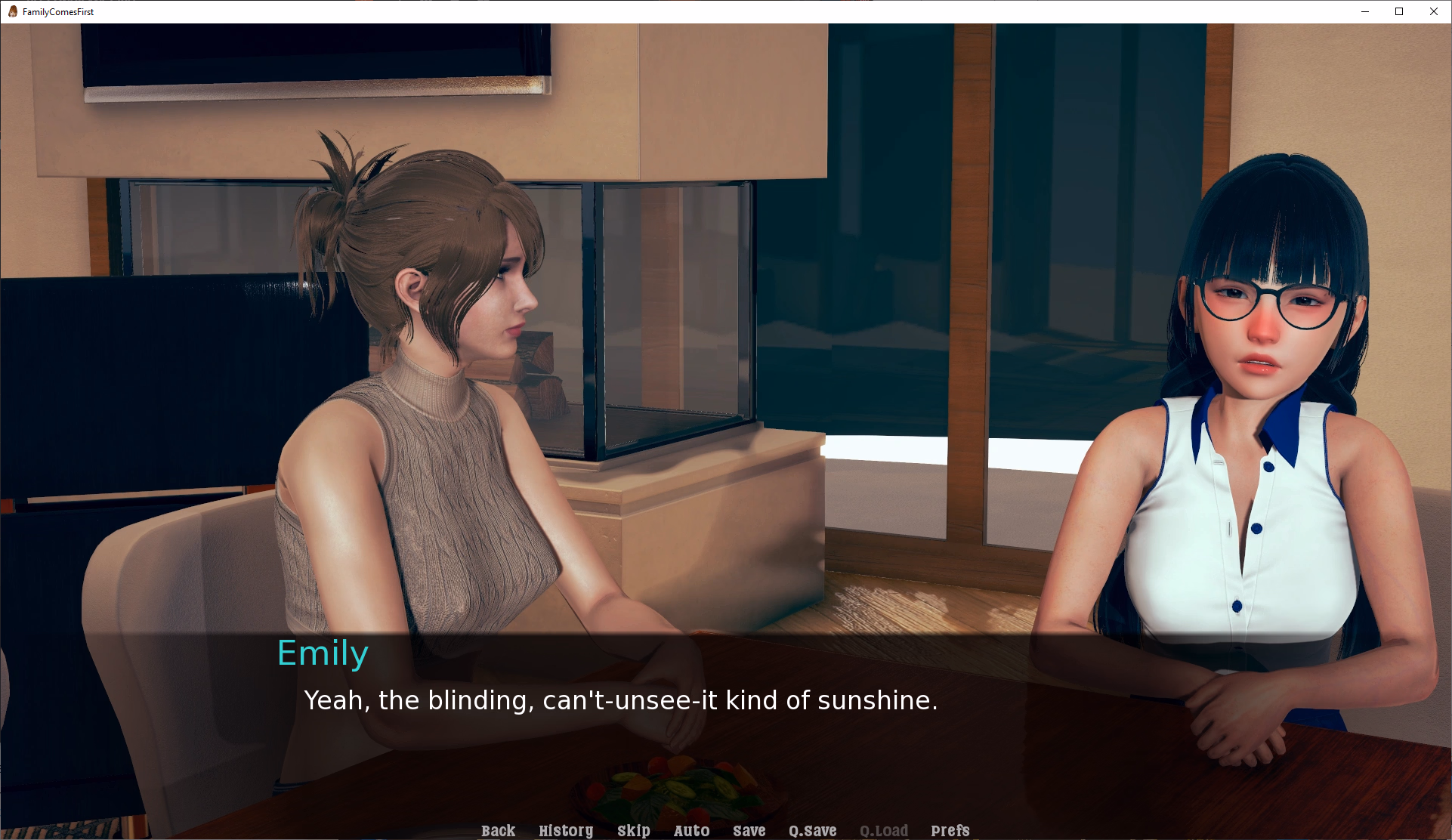This screenshot has height=840, width=1452.
Task: Open the dialogue History log
Action: pyautogui.click(x=566, y=830)
